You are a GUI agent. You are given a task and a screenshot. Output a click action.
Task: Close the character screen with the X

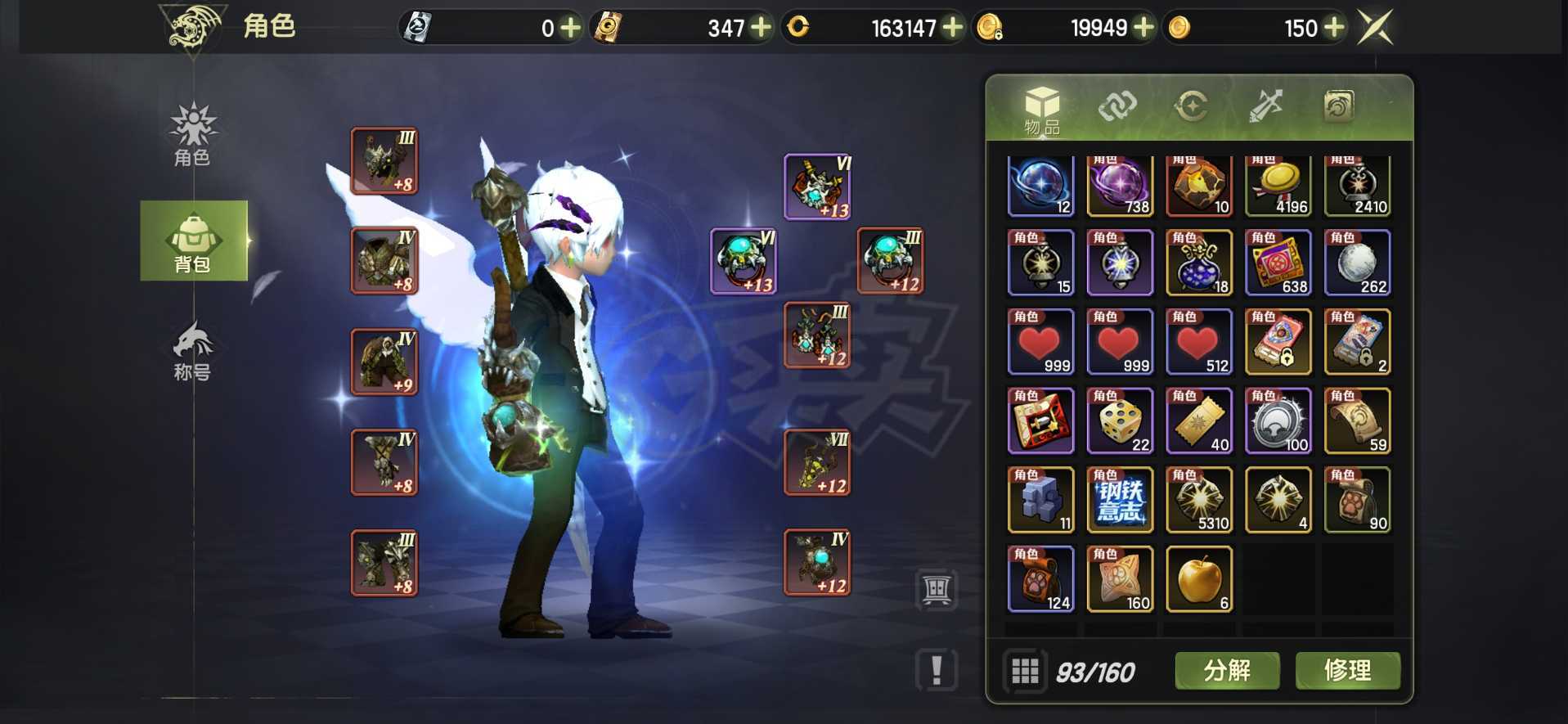coord(1374,28)
